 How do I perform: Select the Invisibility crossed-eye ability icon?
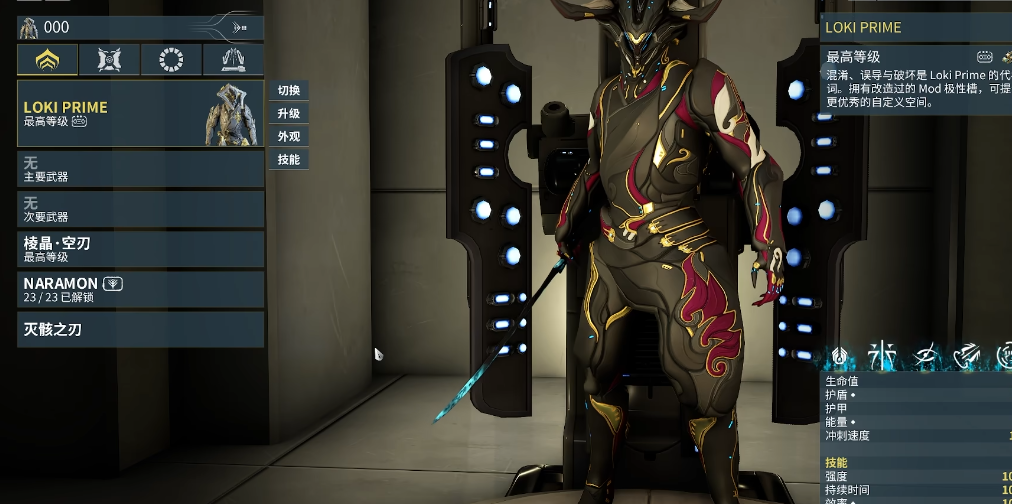tap(925, 355)
